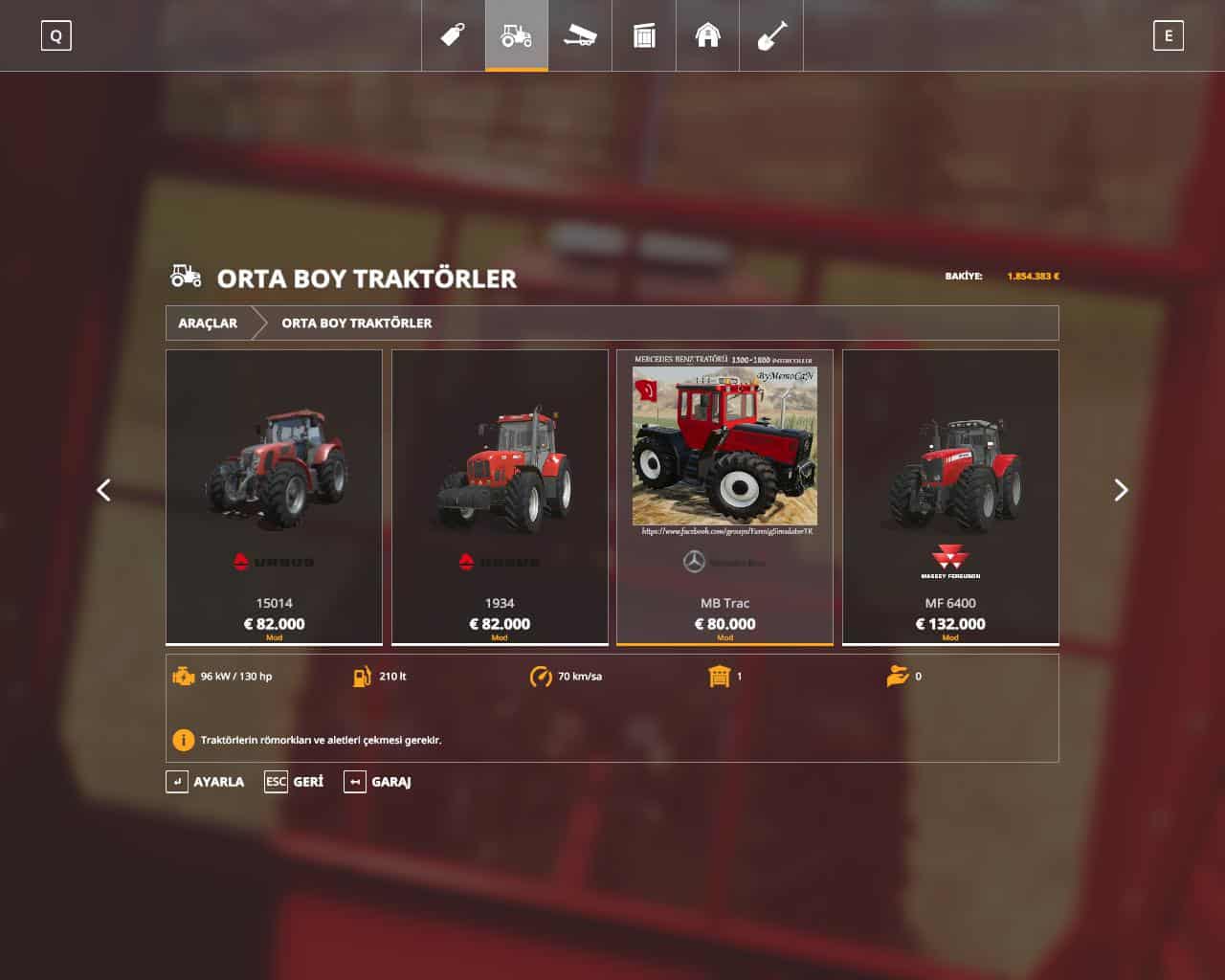Select the MF 6400 tractor card
Screen dimensions: 1225x980
click(x=950, y=497)
